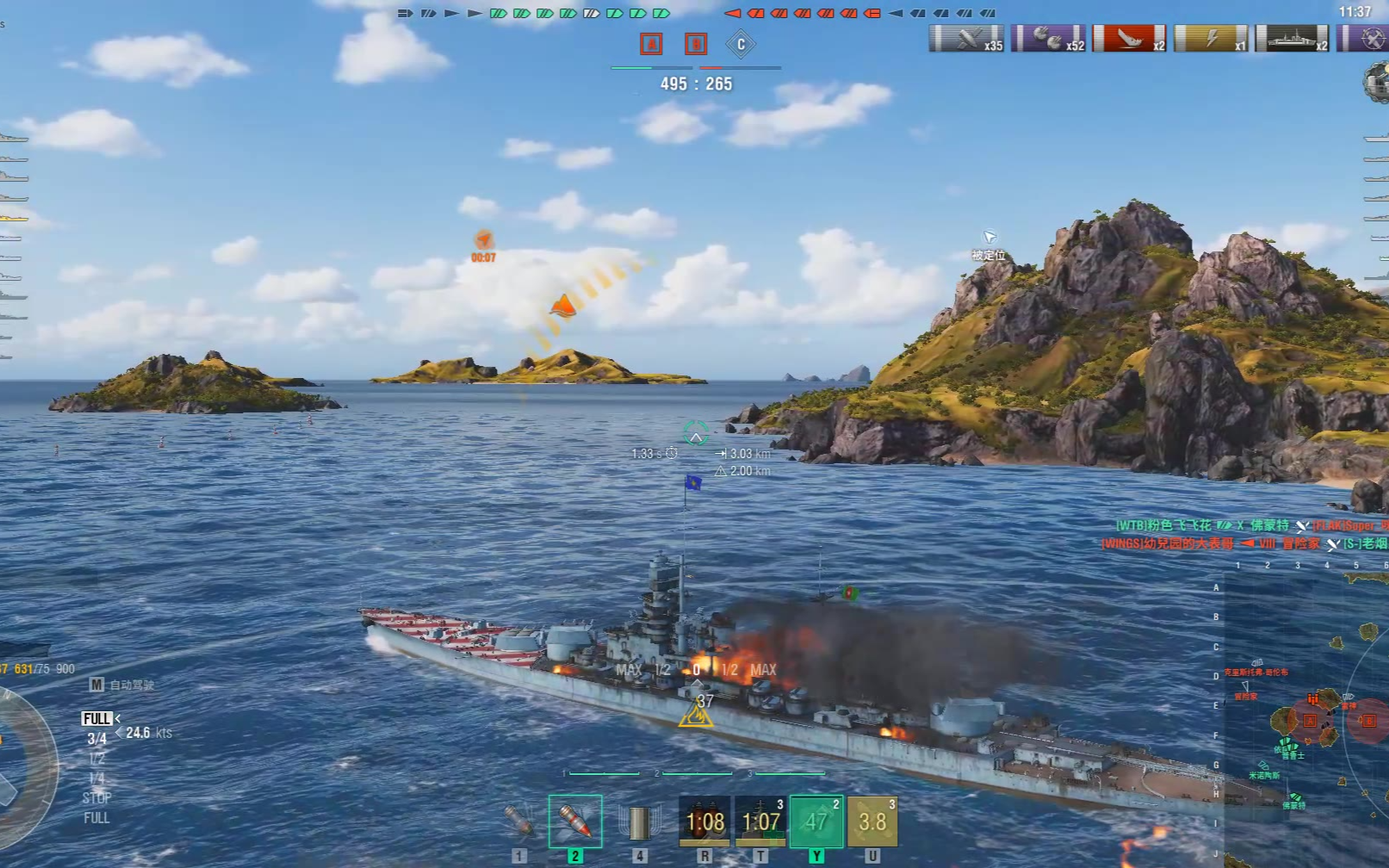
Task: Click the red sinking ship ribbon
Action: click(1130, 39)
